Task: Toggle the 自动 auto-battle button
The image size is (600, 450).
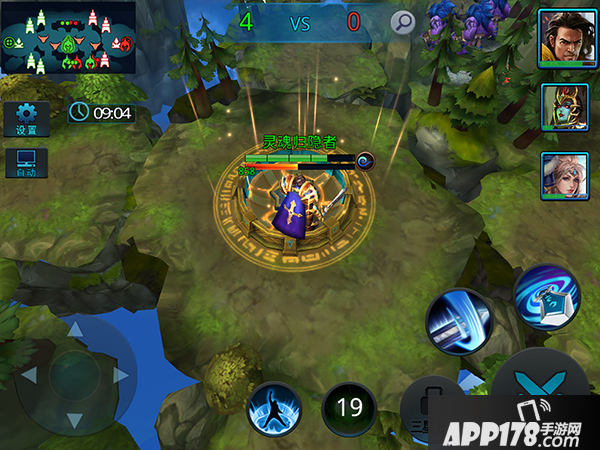Action: (x=26, y=163)
